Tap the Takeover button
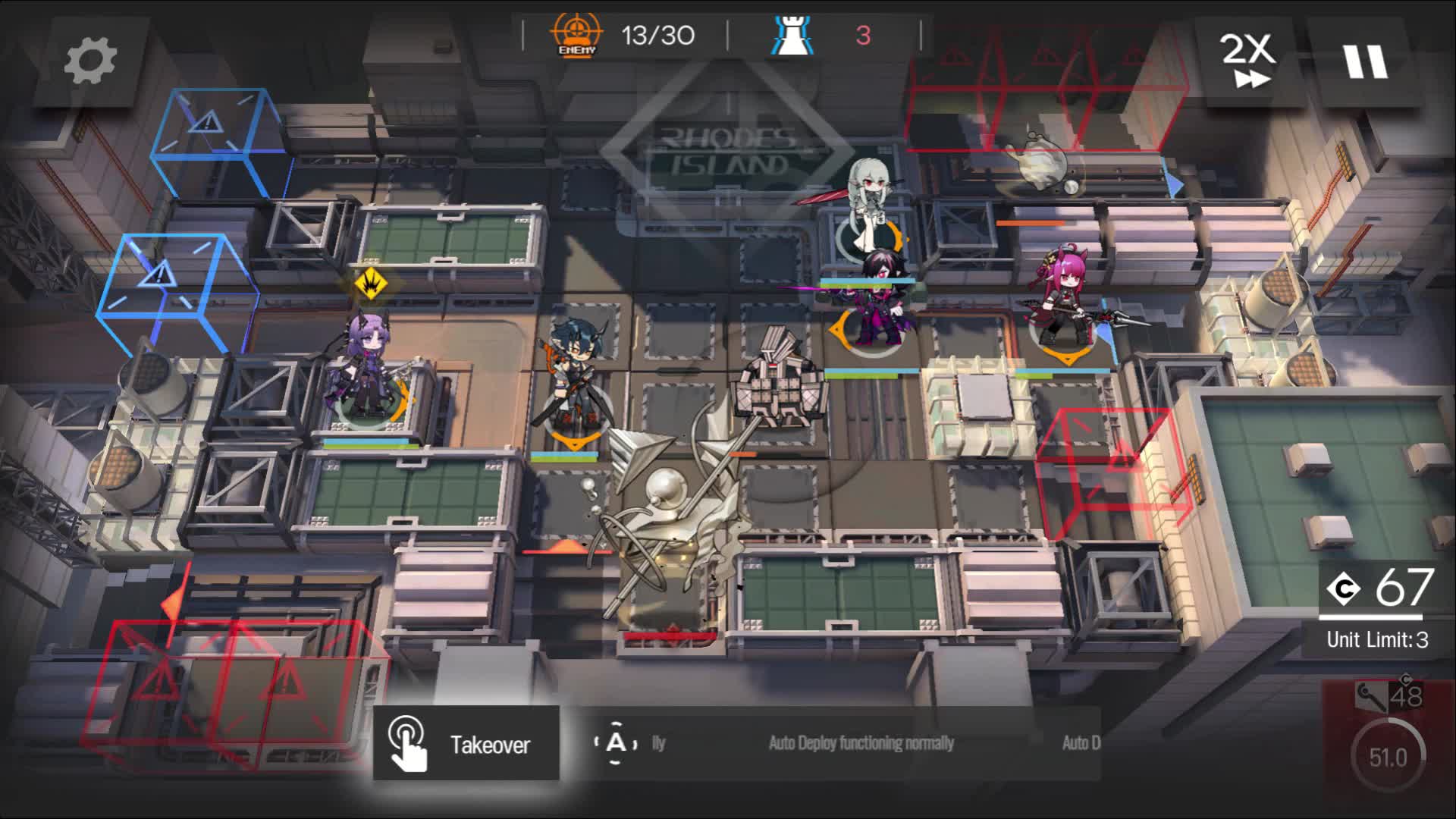The width and height of the screenshot is (1456, 819). [466, 744]
